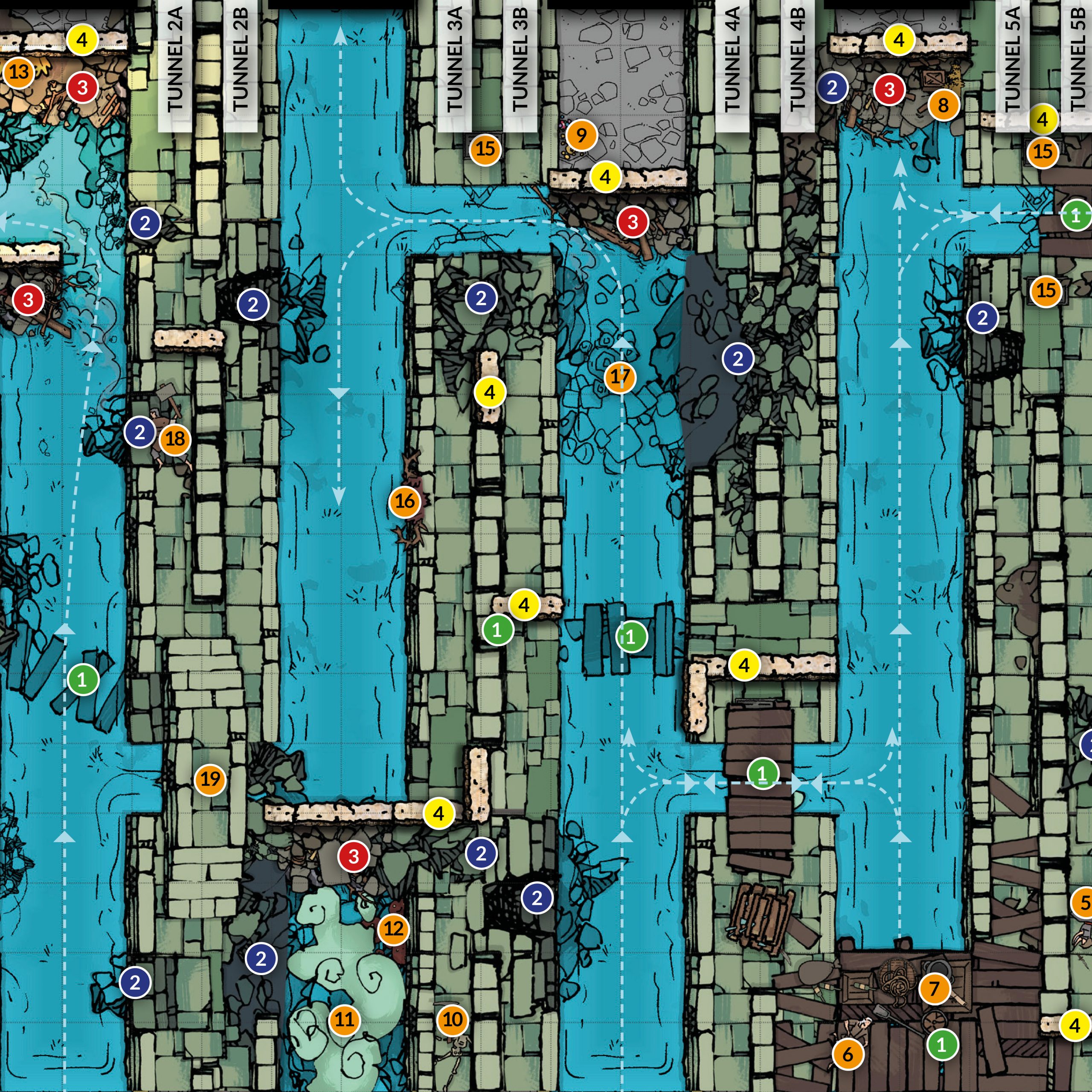
Task: Click the Tunnel 2A label
Action: click(x=175, y=59)
